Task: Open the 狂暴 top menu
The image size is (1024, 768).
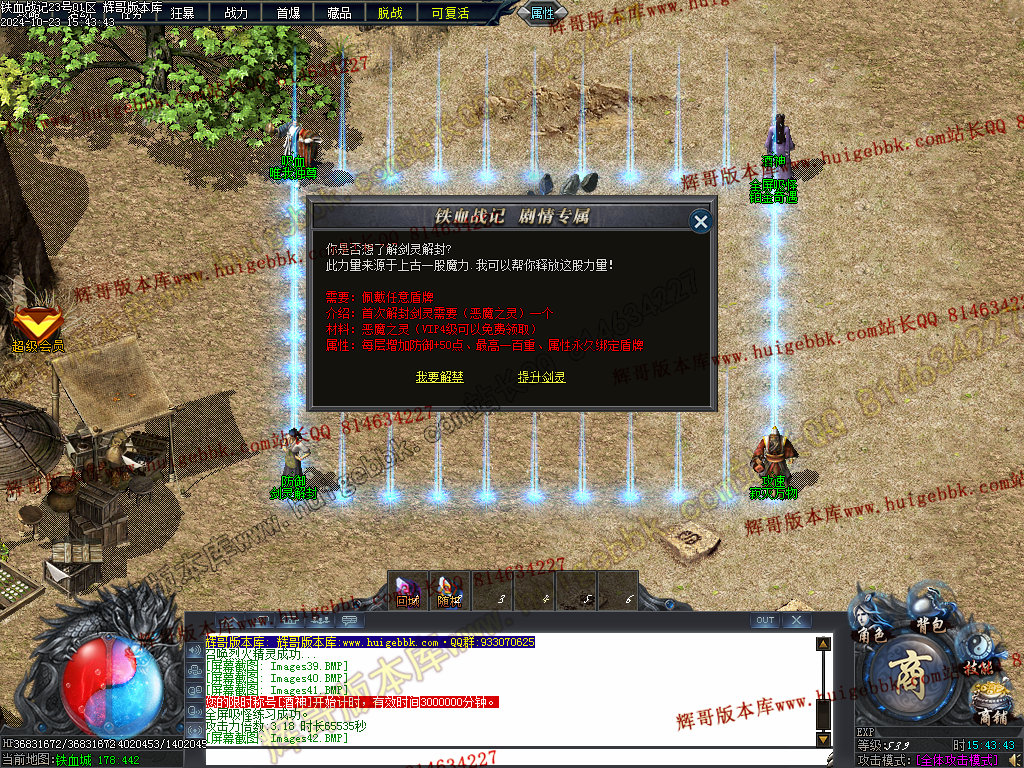Action: pyautogui.click(x=183, y=13)
